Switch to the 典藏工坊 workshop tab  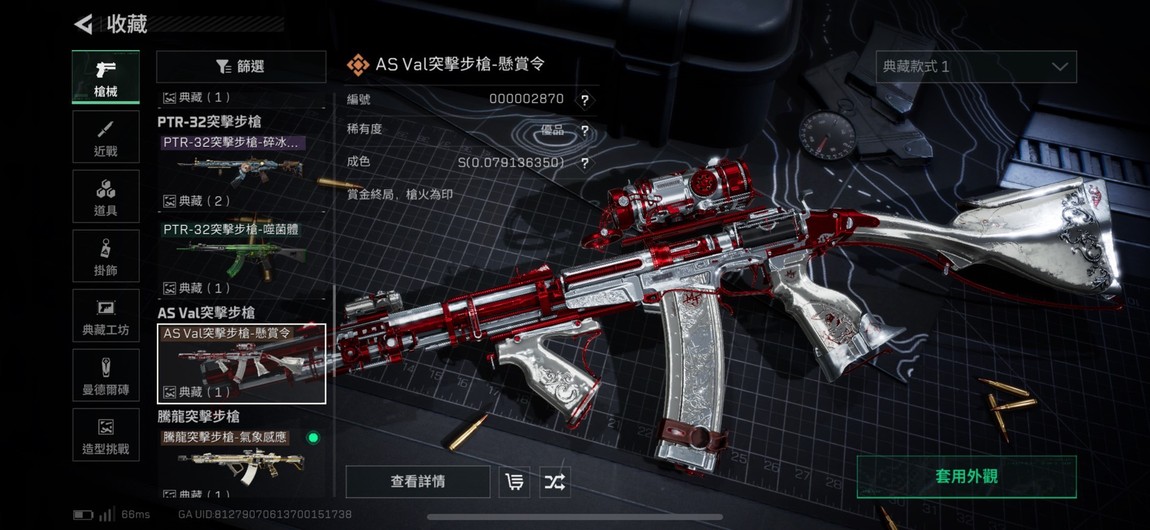pyautogui.click(x=105, y=317)
